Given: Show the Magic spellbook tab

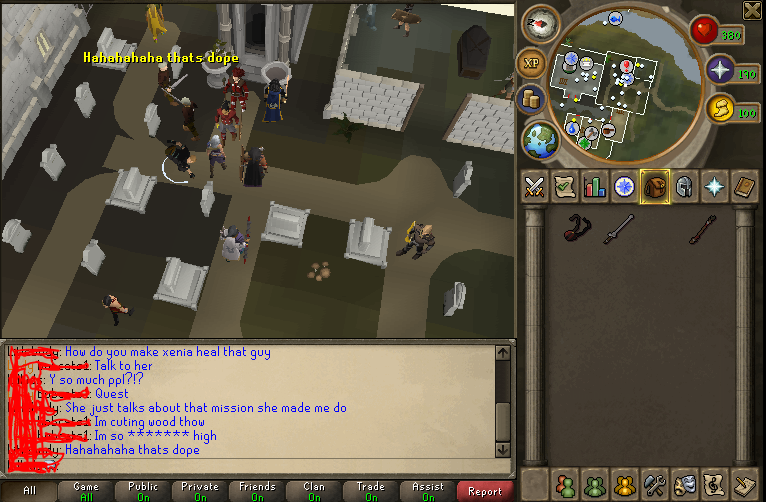Looking at the screenshot, I should tap(745, 187).
